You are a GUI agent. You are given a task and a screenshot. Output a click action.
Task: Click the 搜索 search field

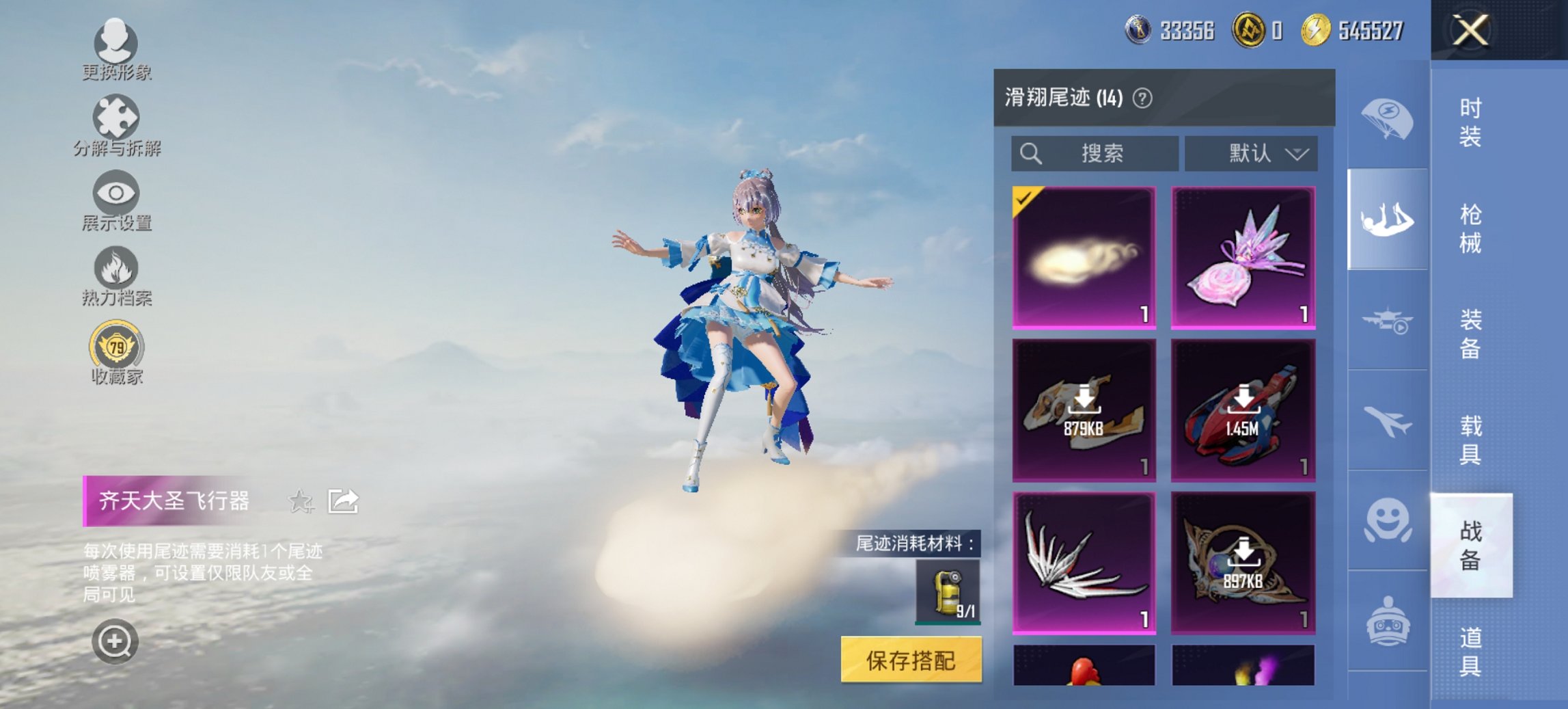point(1093,153)
